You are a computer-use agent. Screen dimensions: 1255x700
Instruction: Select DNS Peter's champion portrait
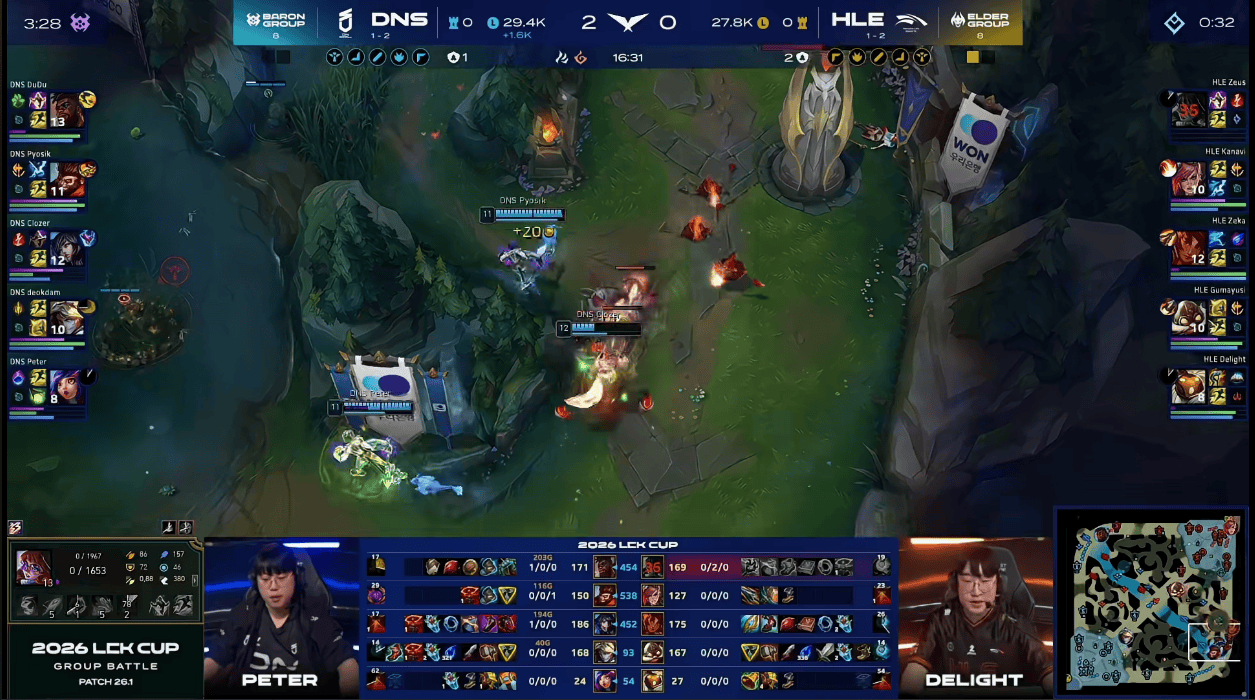pos(66,386)
